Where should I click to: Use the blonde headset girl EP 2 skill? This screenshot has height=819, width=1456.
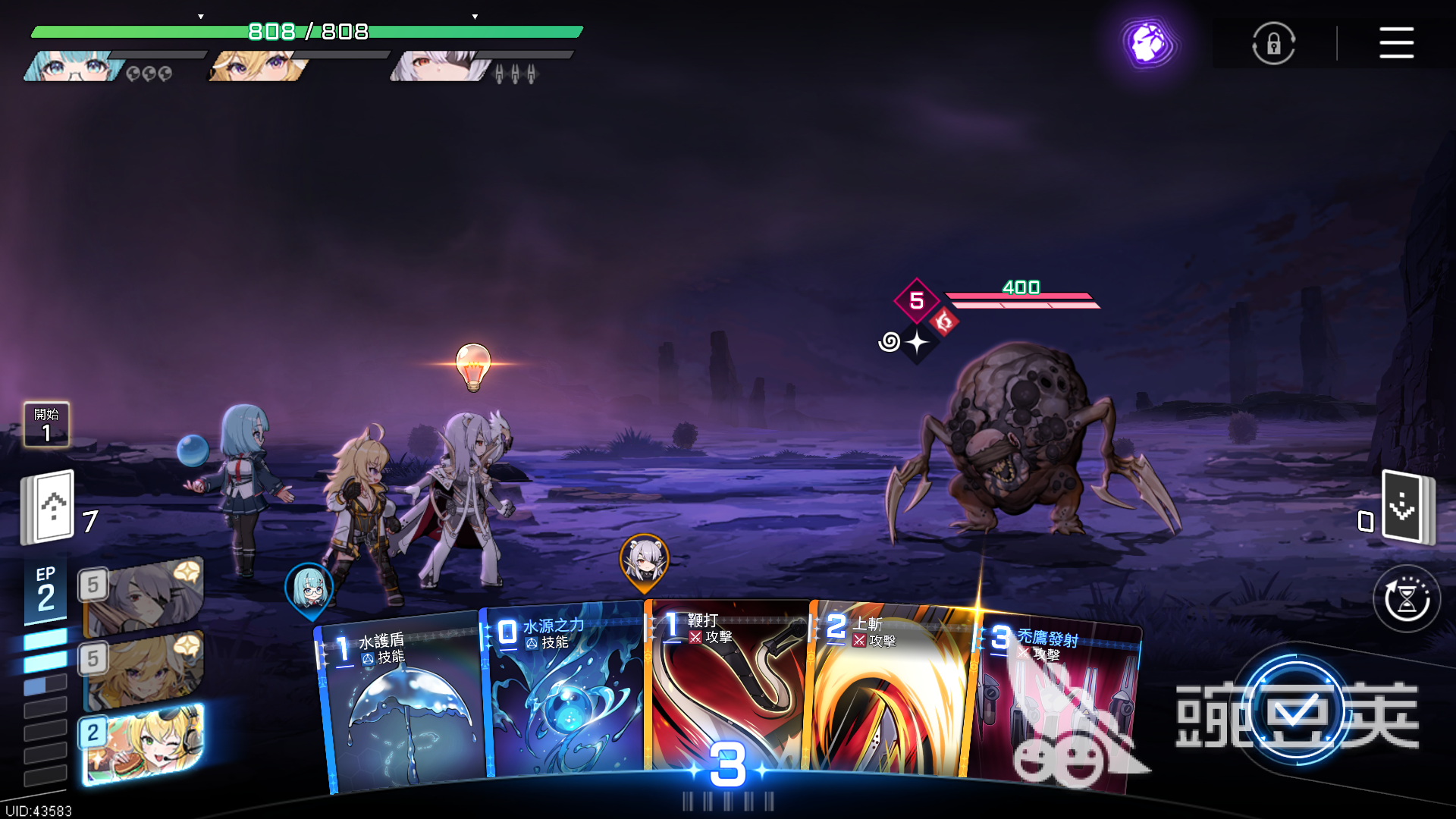(x=143, y=744)
